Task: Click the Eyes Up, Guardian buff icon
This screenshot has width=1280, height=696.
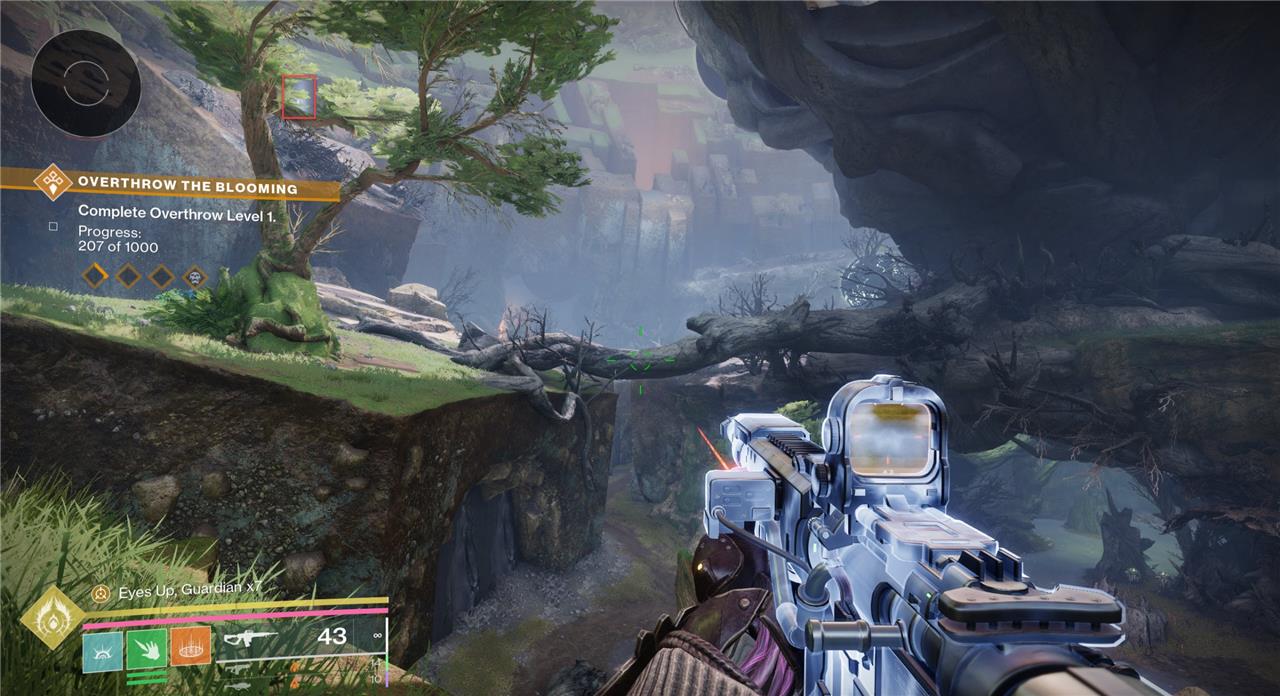Action: click(x=100, y=593)
